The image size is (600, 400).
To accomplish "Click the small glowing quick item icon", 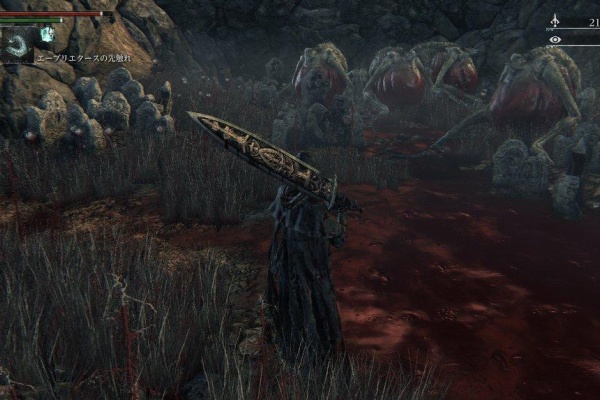I will coord(47,34).
